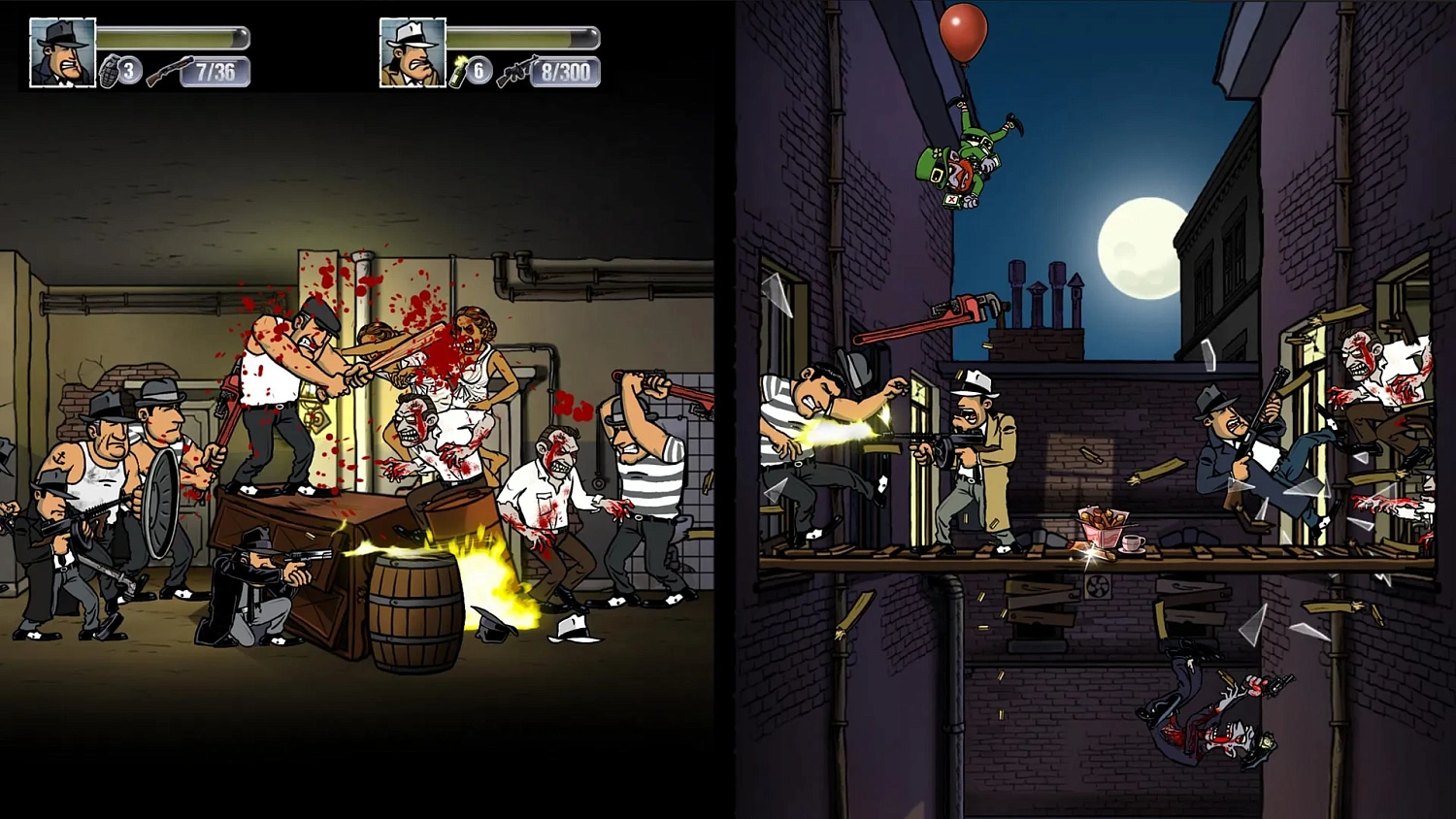Click the leprechaun hanging from the red balloon
This screenshot has width=1456, height=819.
coord(971,155)
